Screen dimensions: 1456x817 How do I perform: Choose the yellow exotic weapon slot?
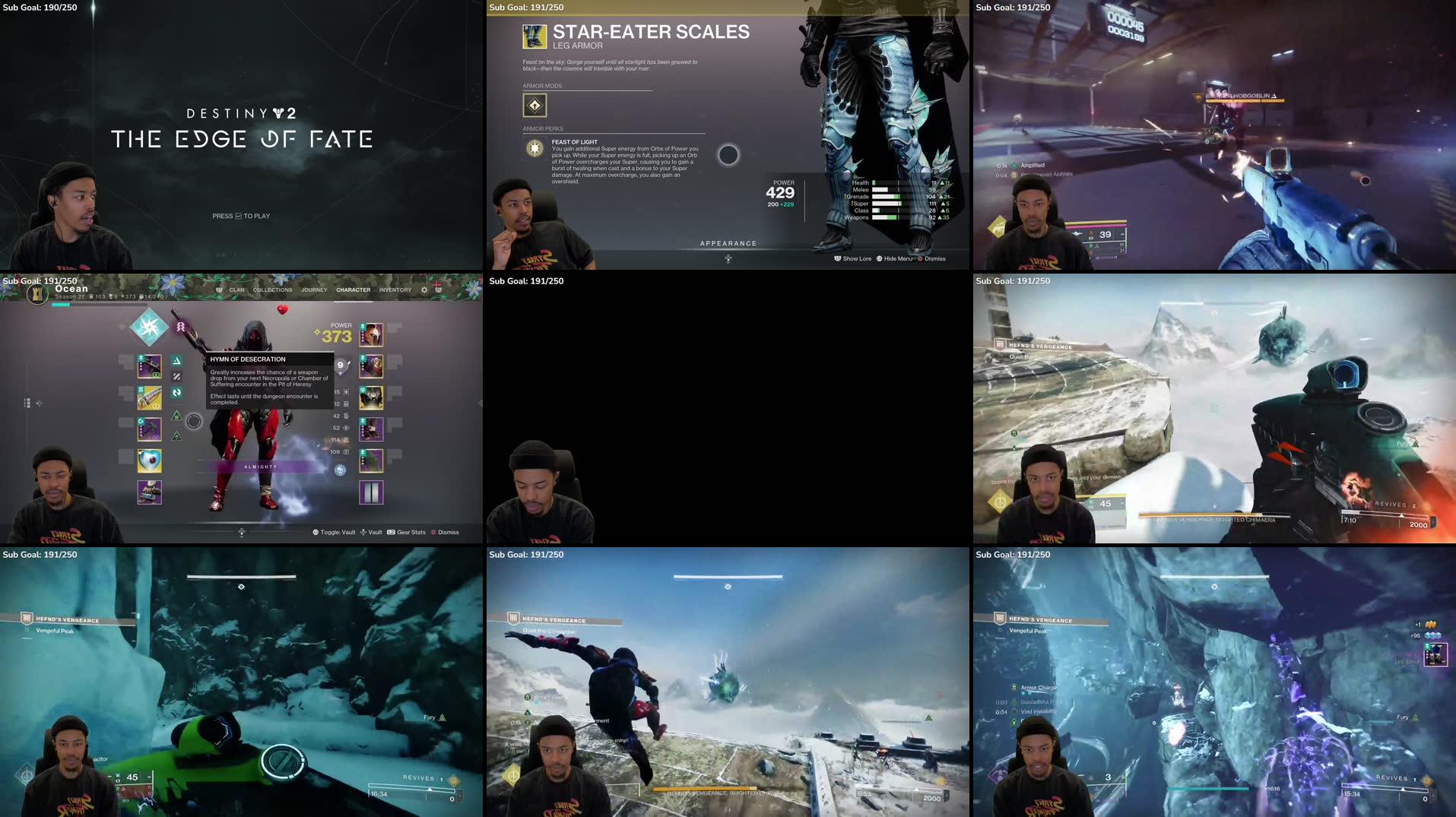(x=149, y=397)
